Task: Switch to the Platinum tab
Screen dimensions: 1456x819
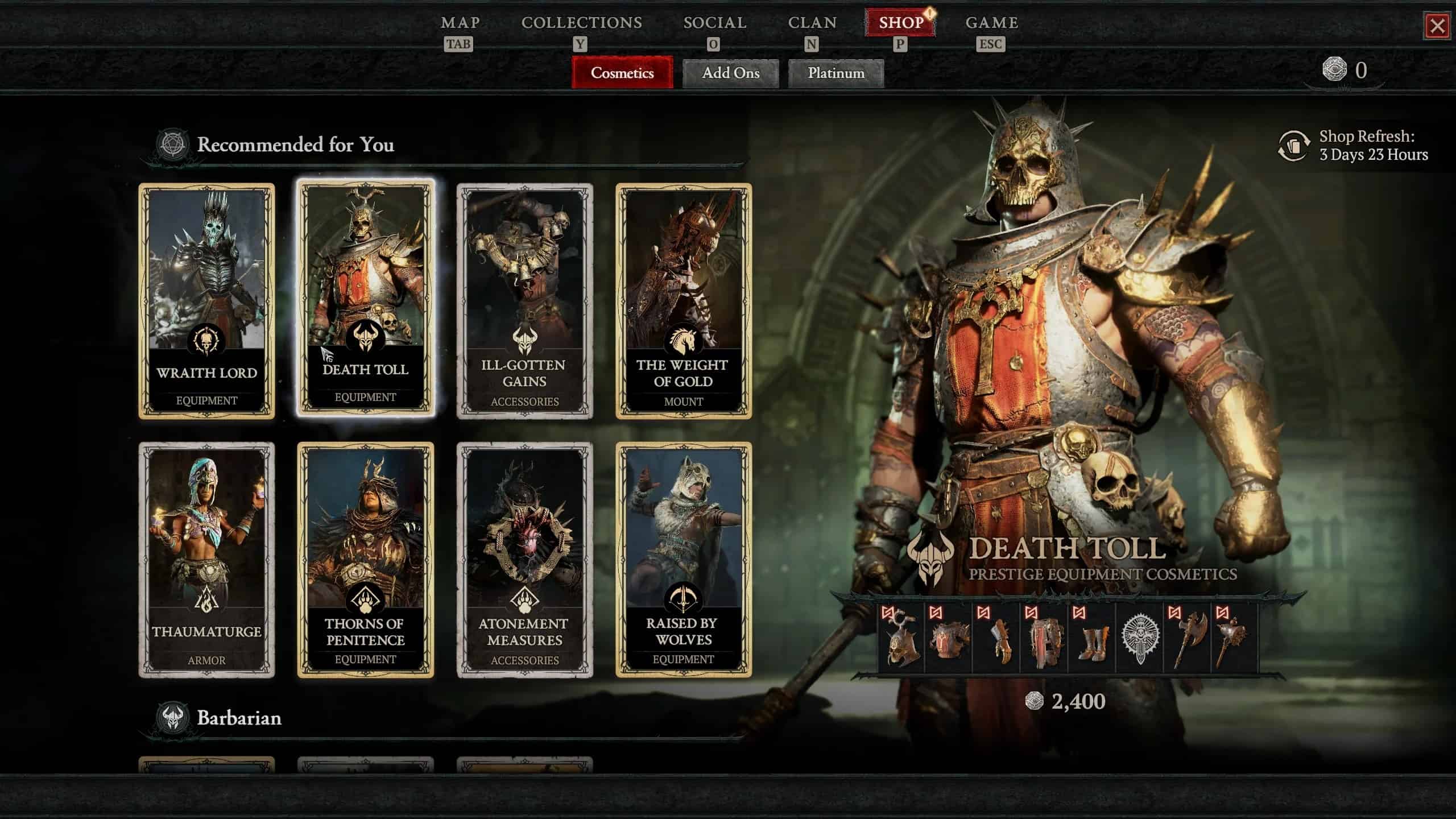Action: [x=835, y=73]
